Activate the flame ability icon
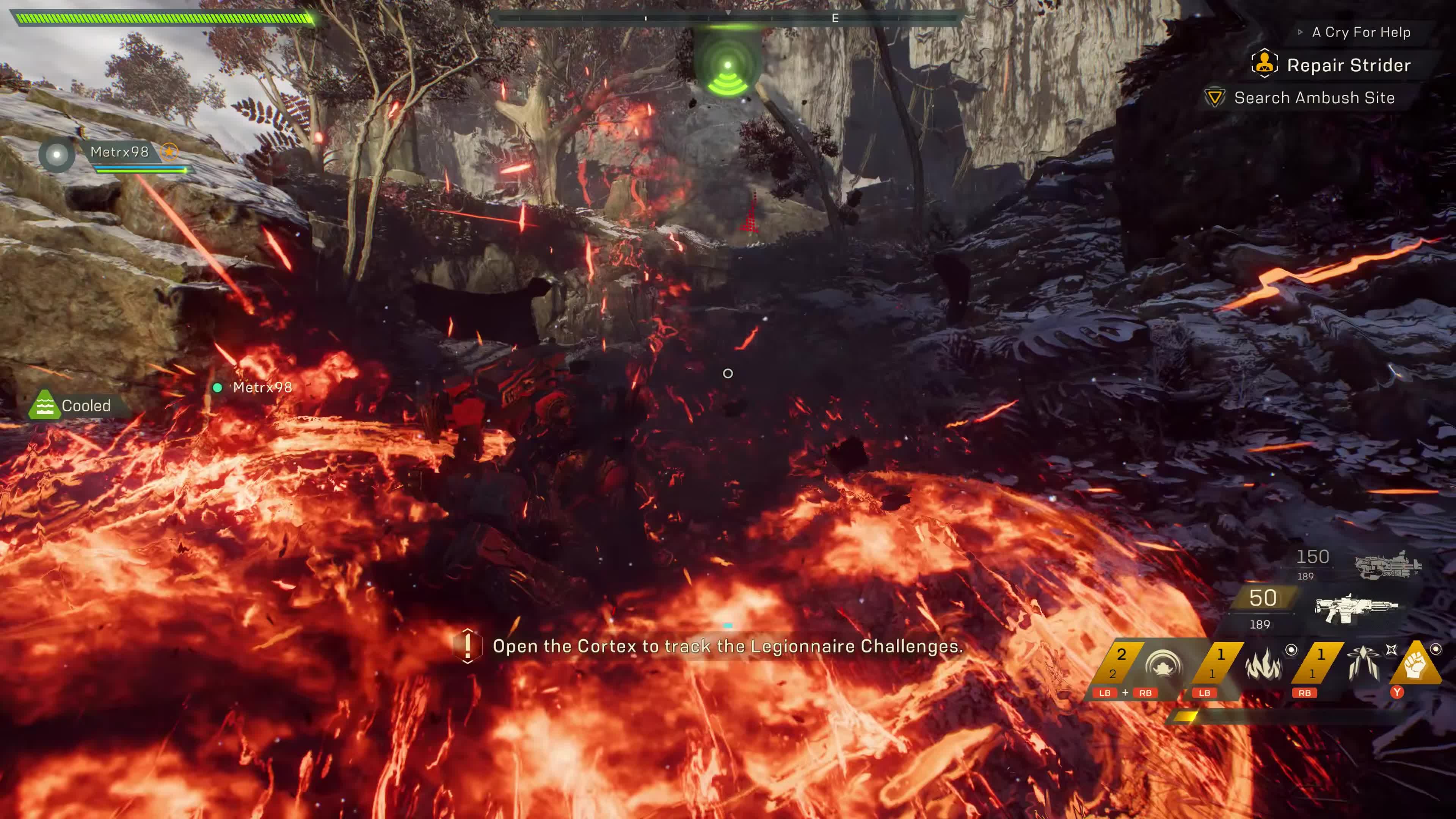The height and width of the screenshot is (819, 1456). coord(1263,664)
